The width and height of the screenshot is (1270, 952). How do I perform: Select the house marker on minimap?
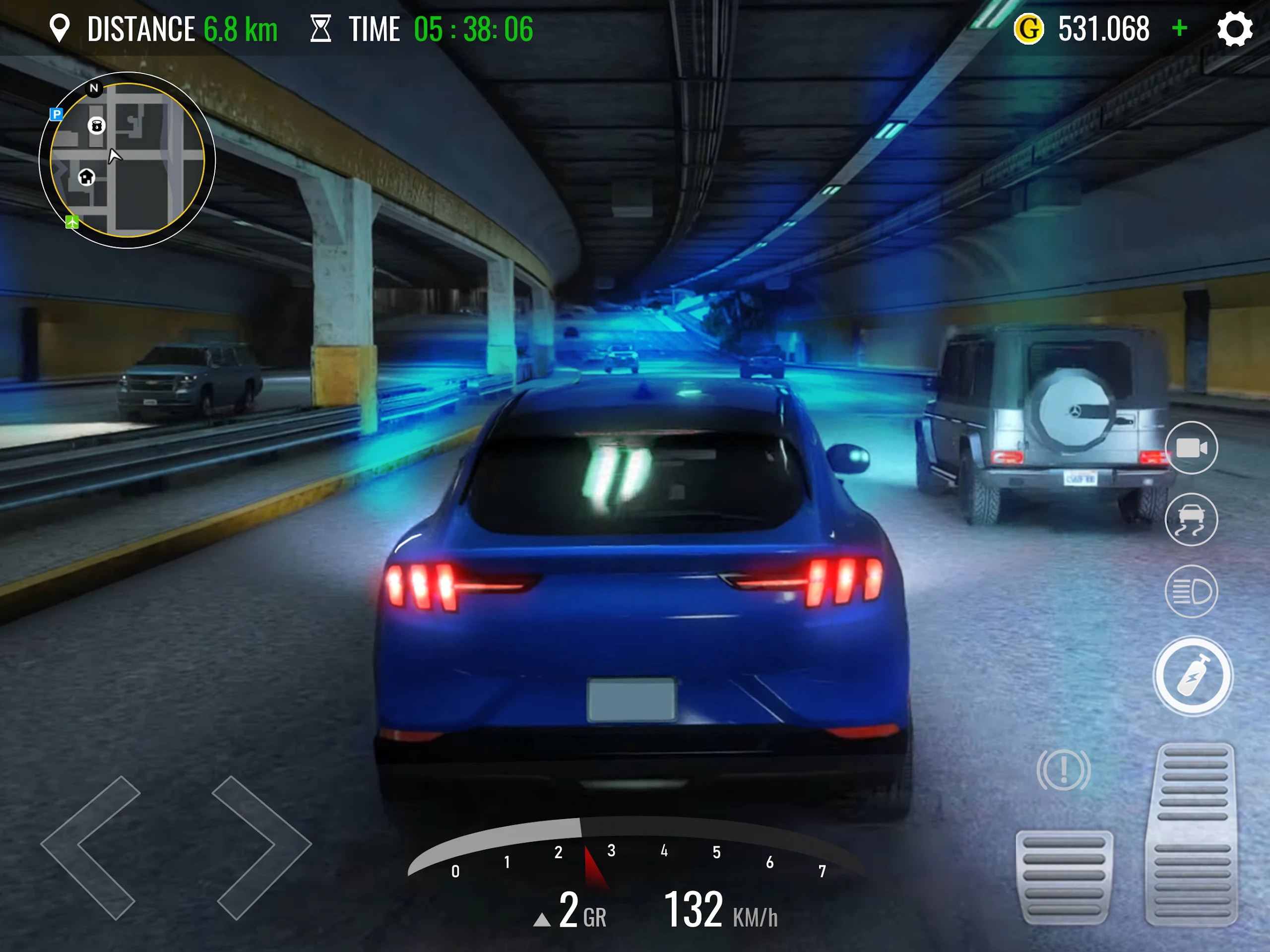point(87,177)
